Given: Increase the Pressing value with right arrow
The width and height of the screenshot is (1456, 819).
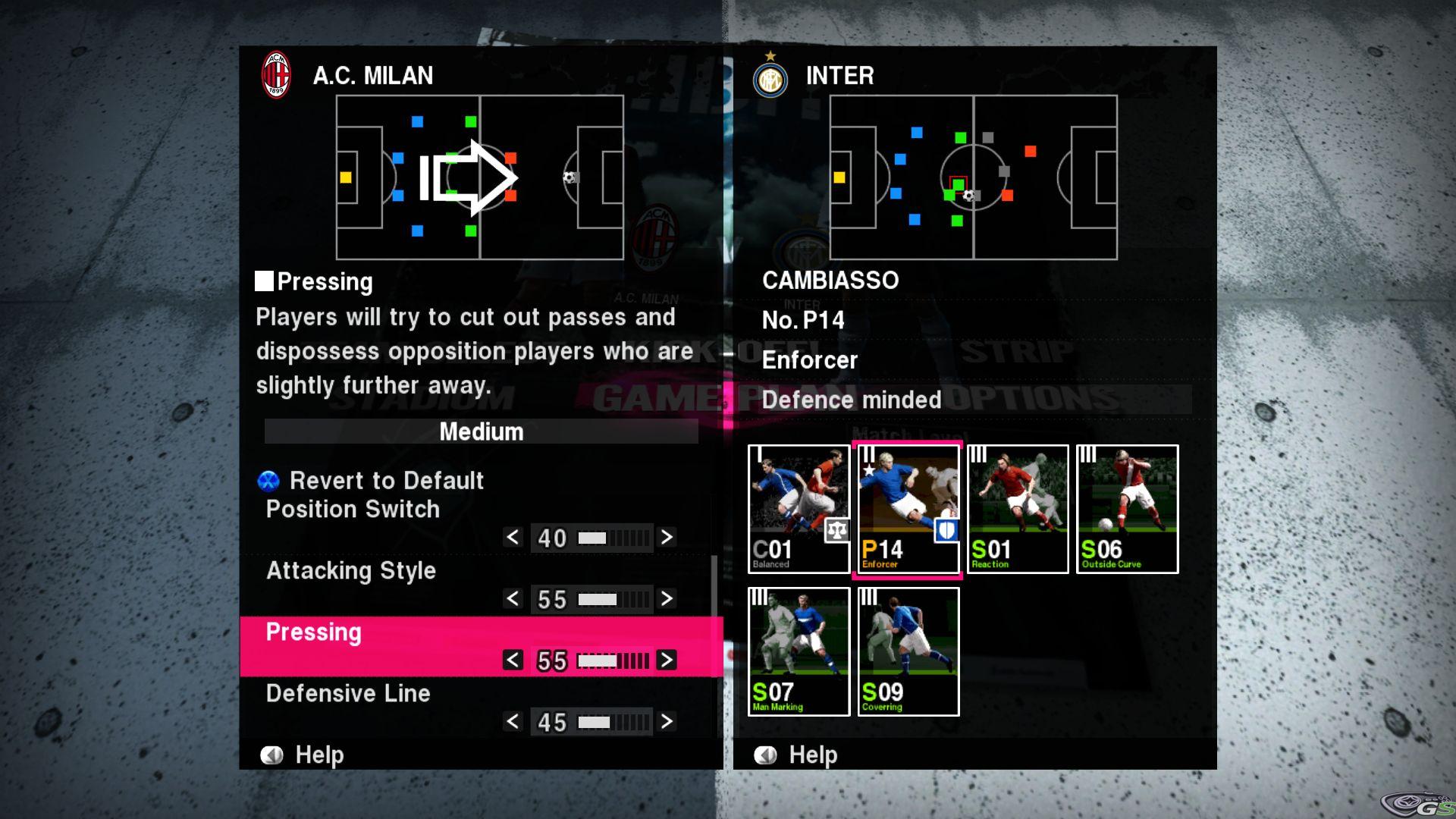Looking at the screenshot, I should (x=667, y=660).
